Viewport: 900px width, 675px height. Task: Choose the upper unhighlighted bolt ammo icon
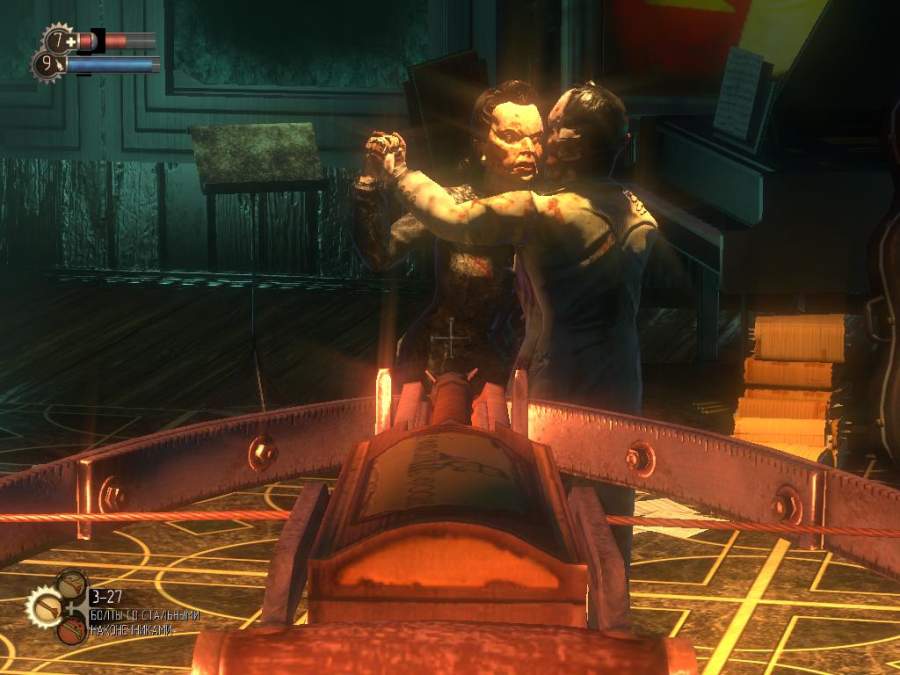pyautogui.click(x=71, y=584)
